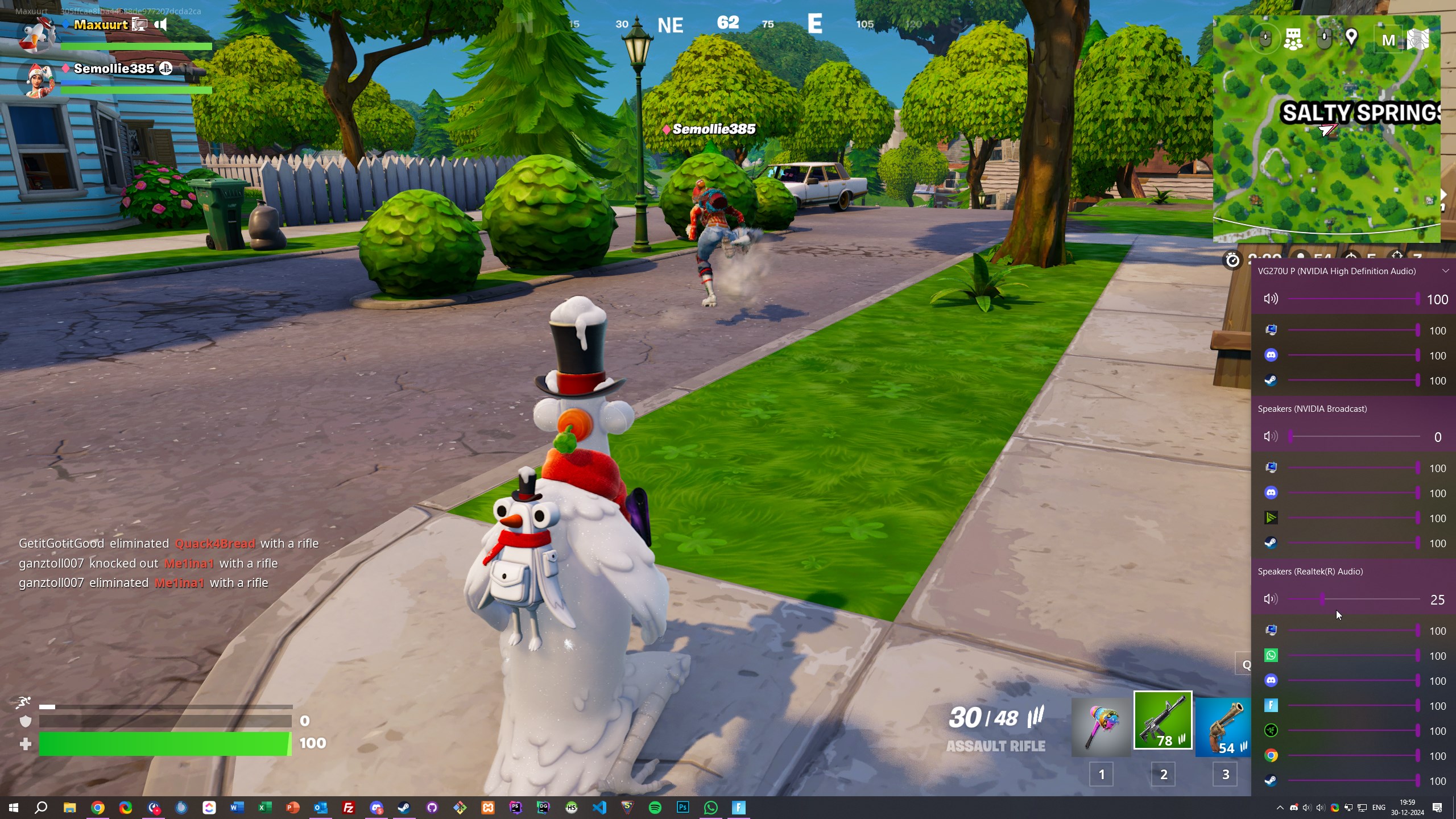
Task: Open the squad comms icon
Action: pyautogui.click(x=1293, y=39)
